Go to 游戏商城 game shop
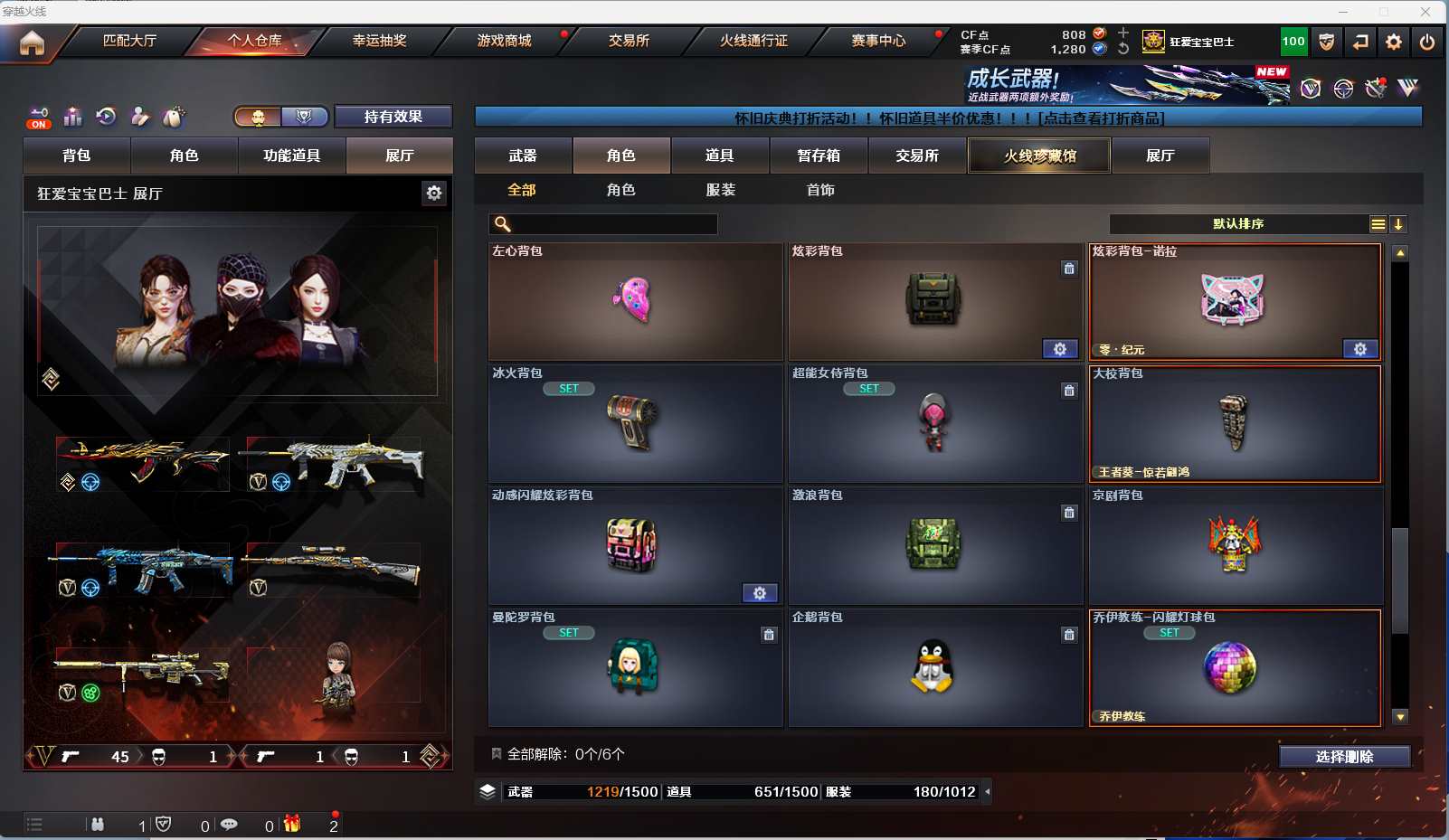The image size is (1449, 840). [x=504, y=41]
